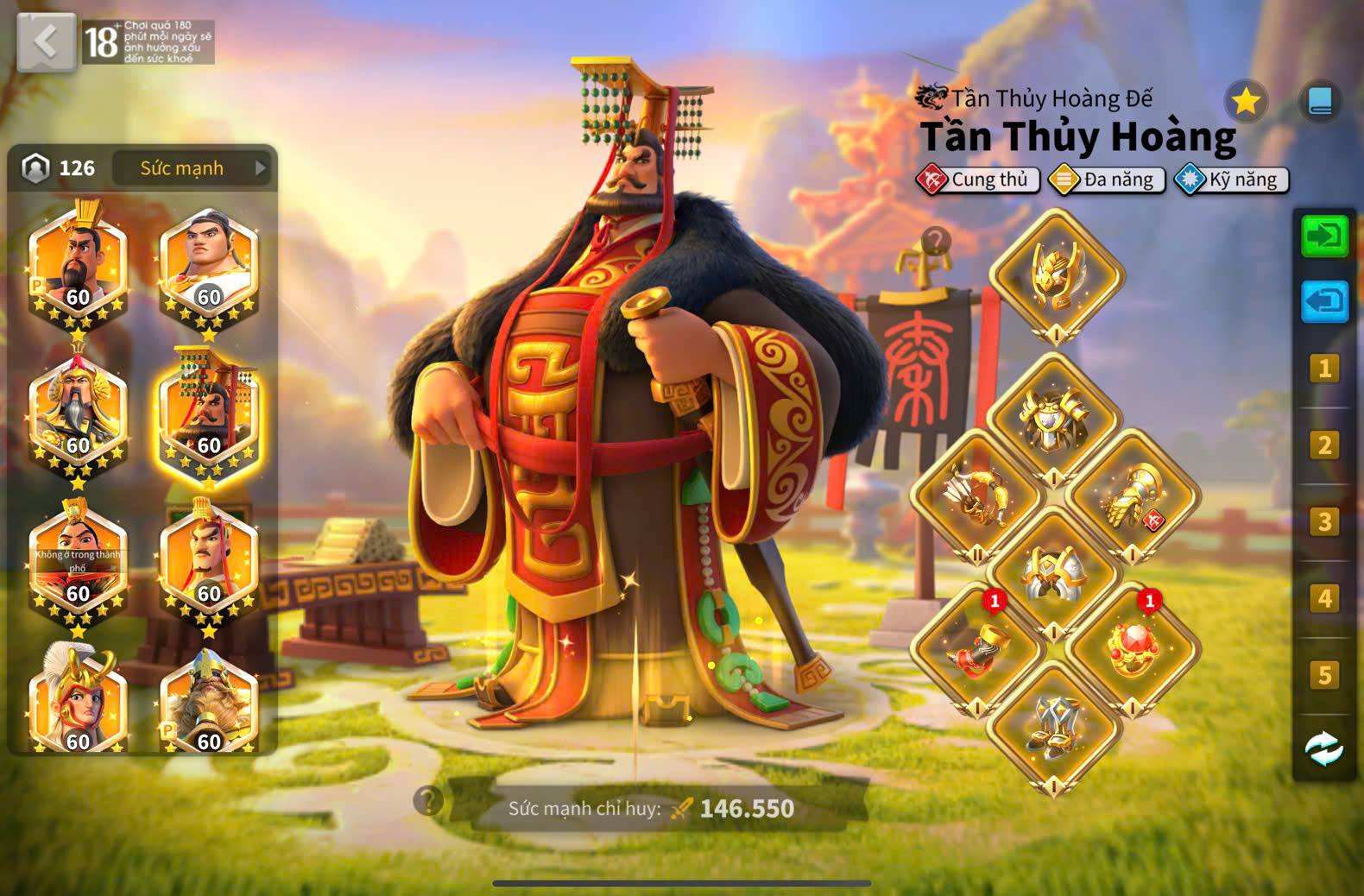
Task: Switch to equipment preset 1
Action: (x=1324, y=369)
